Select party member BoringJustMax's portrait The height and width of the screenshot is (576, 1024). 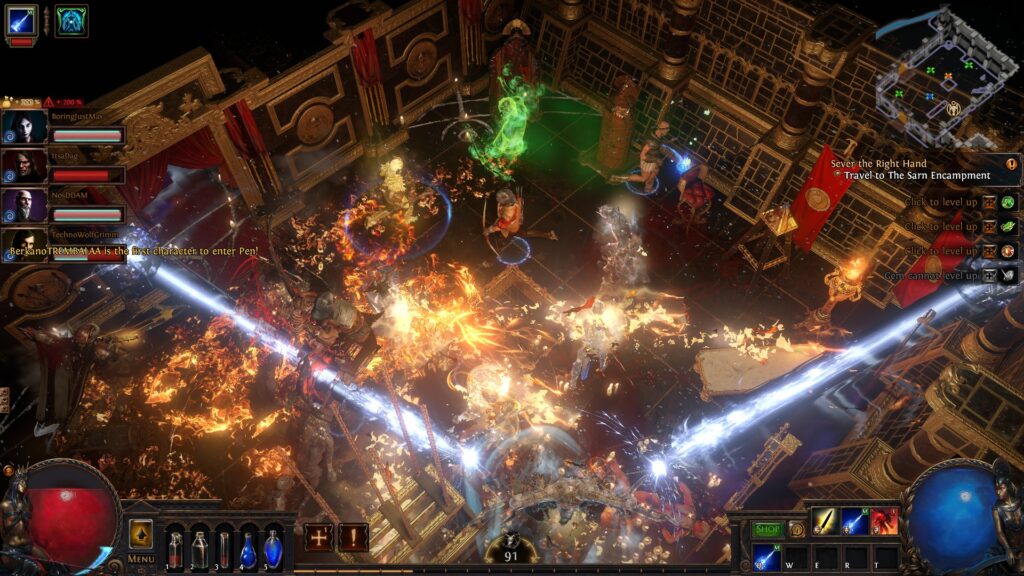[24, 127]
